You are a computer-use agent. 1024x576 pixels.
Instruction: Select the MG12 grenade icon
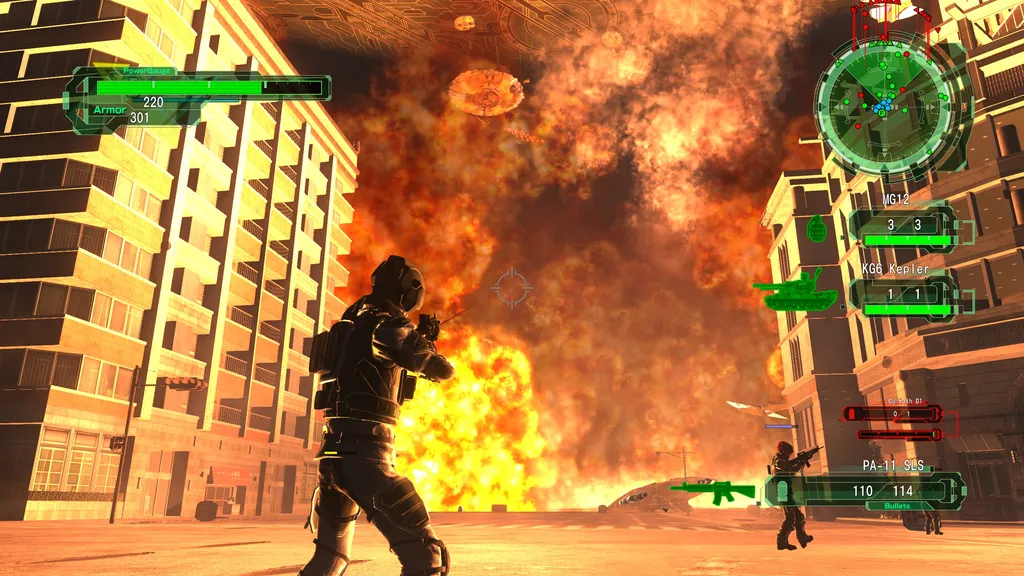coord(818,229)
